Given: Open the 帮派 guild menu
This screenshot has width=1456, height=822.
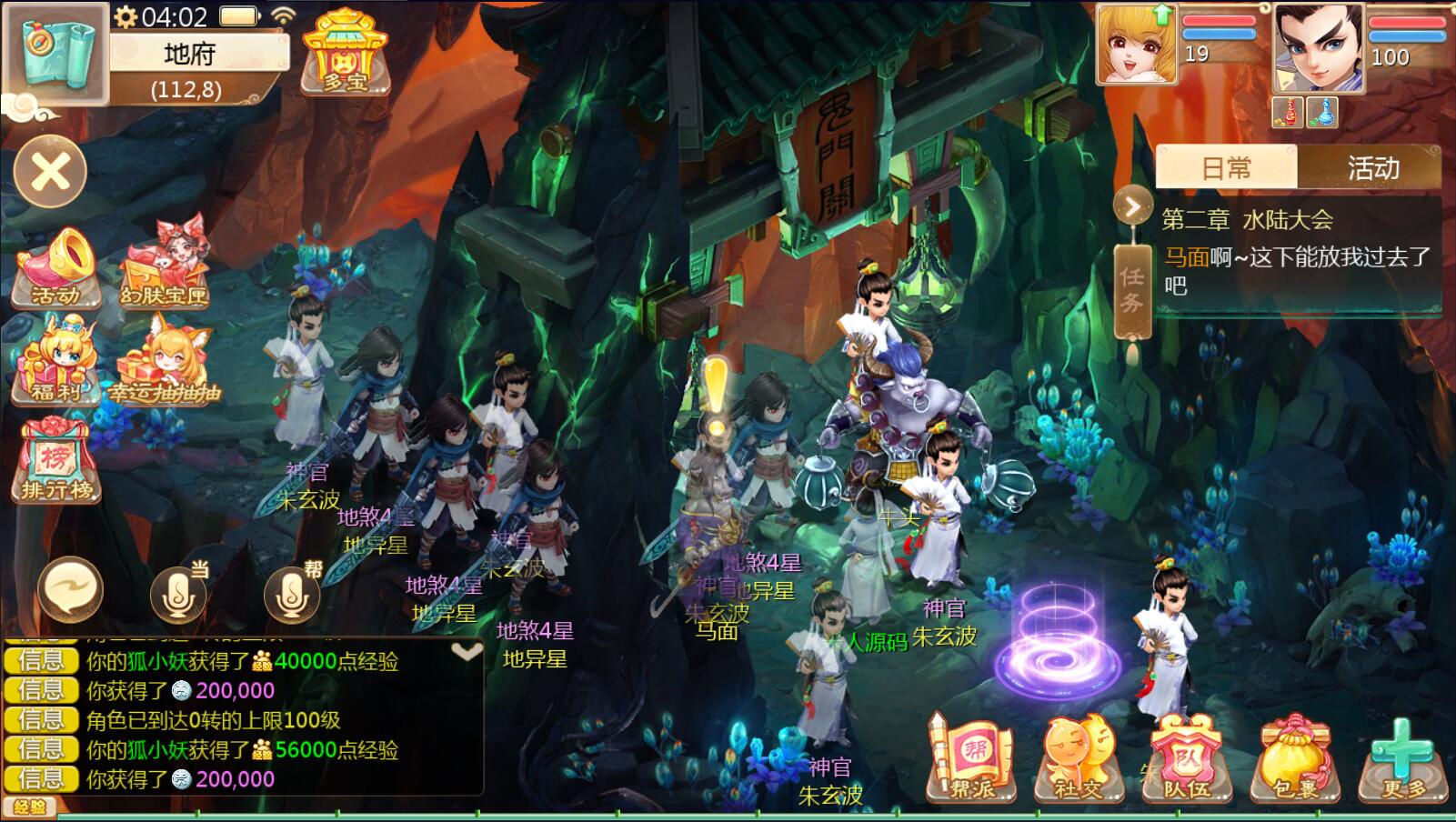Looking at the screenshot, I should (971, 760).
